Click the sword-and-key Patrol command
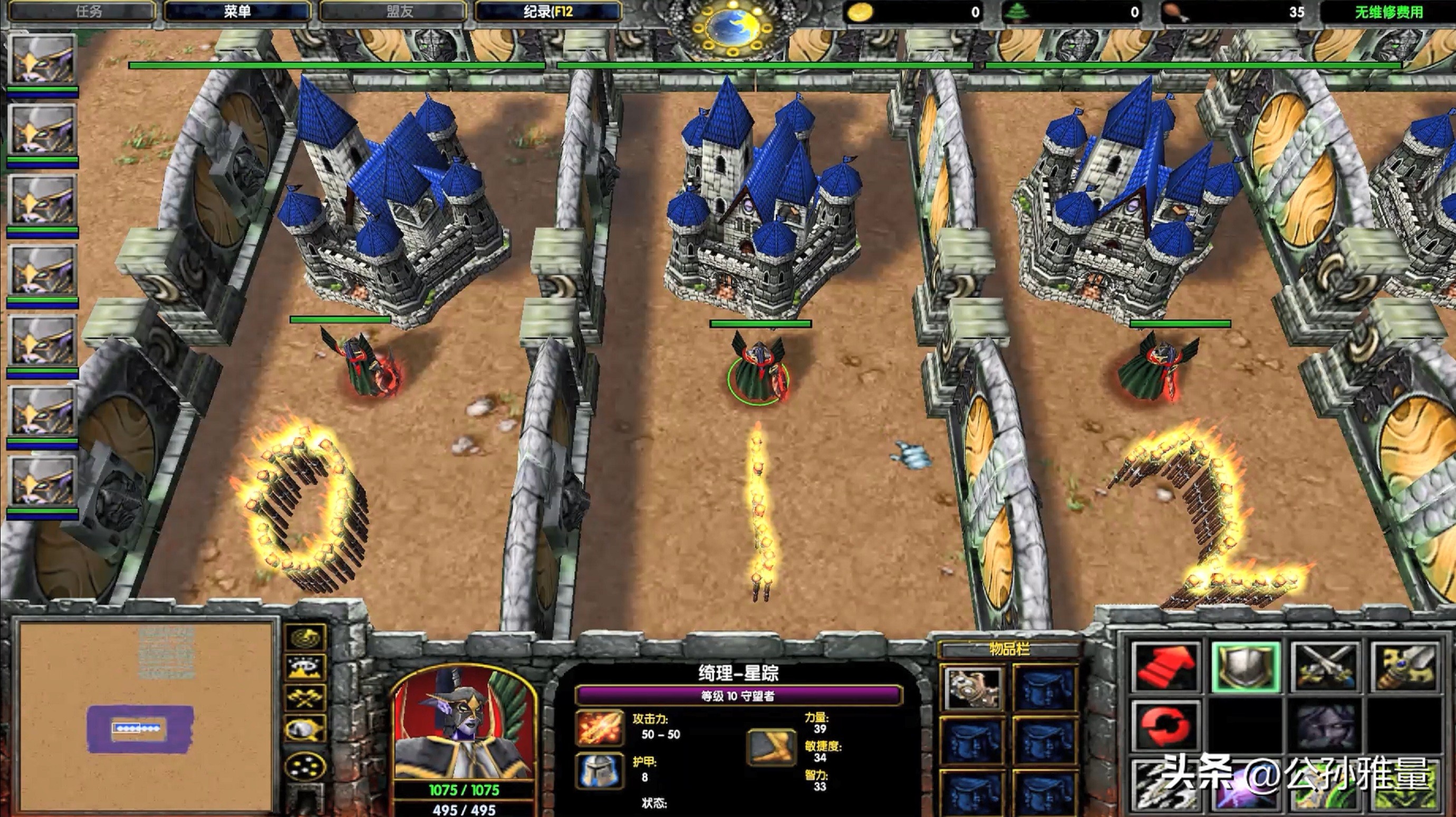The image size is (1456, 817). coord(1404,667)
